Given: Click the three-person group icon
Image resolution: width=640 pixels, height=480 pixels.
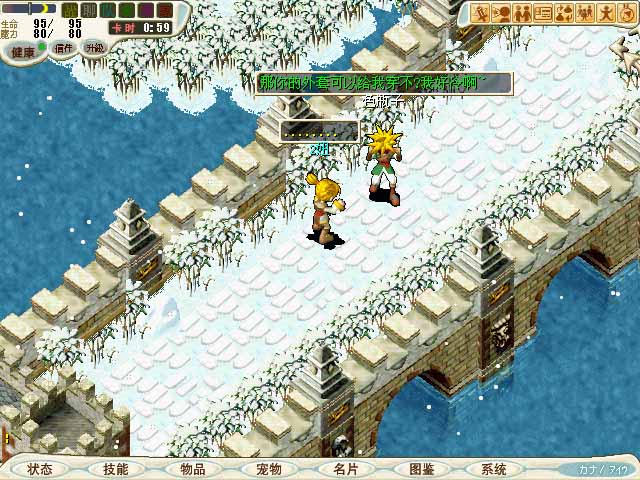Looking at the screenshot, I should (582, 13).
